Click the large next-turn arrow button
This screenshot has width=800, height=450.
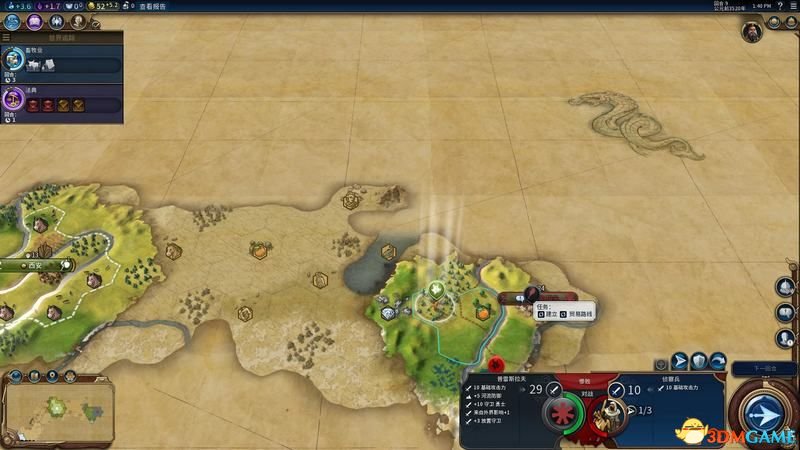point(764,413)
